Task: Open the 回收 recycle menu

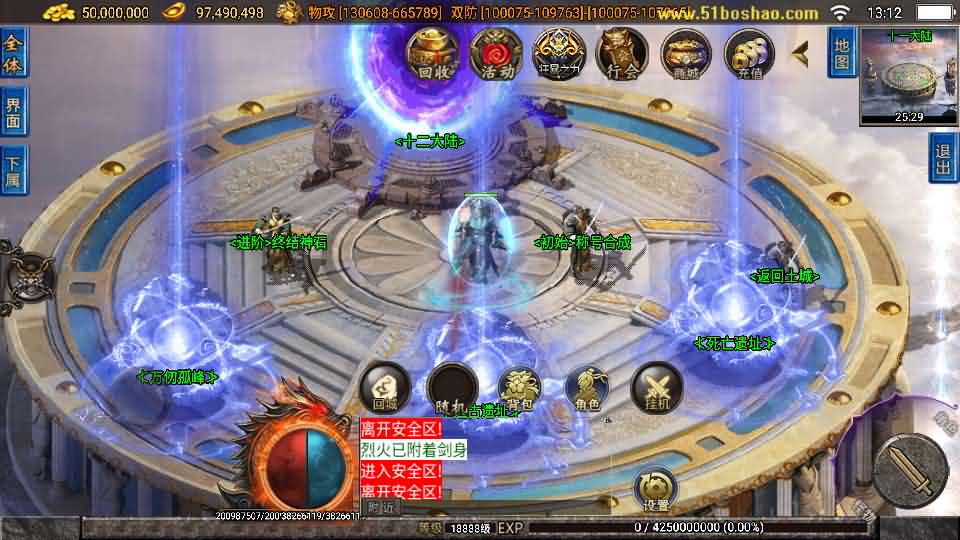Action: pyautogui.click(x=432, y=54)
